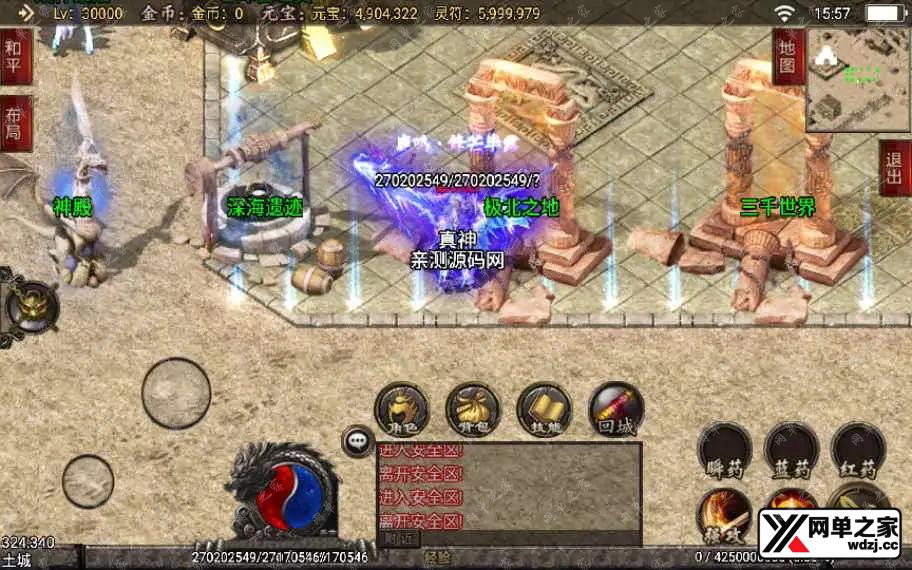This screenshot has height=570, width=912.
Task: Tap the 退出 exit button
Action: 895,167
